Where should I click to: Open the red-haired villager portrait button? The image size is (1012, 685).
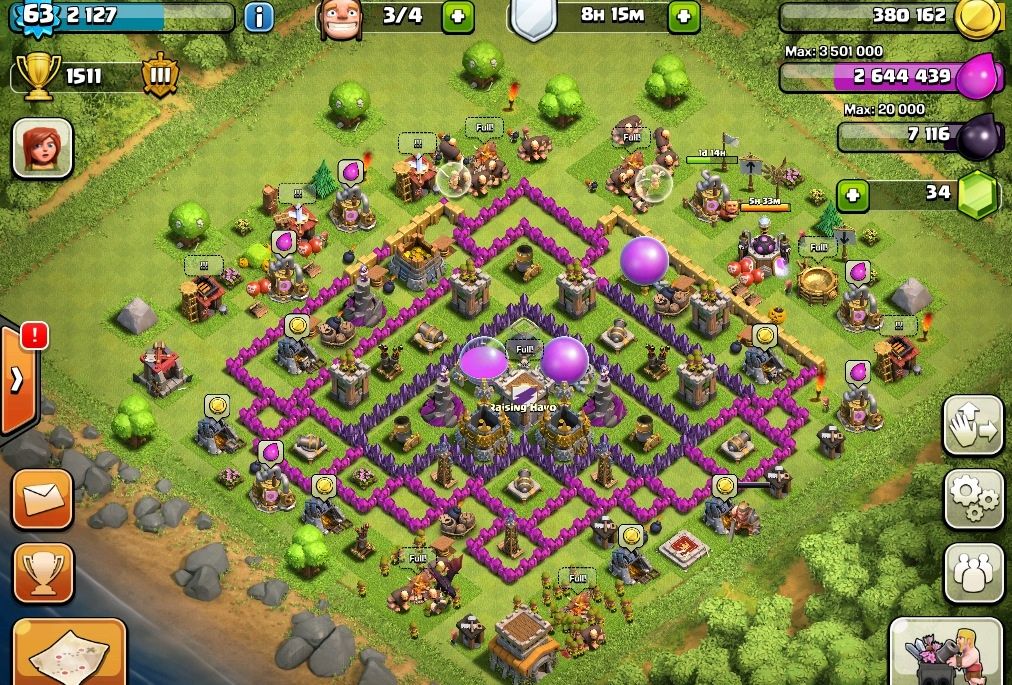coord(43,148)
